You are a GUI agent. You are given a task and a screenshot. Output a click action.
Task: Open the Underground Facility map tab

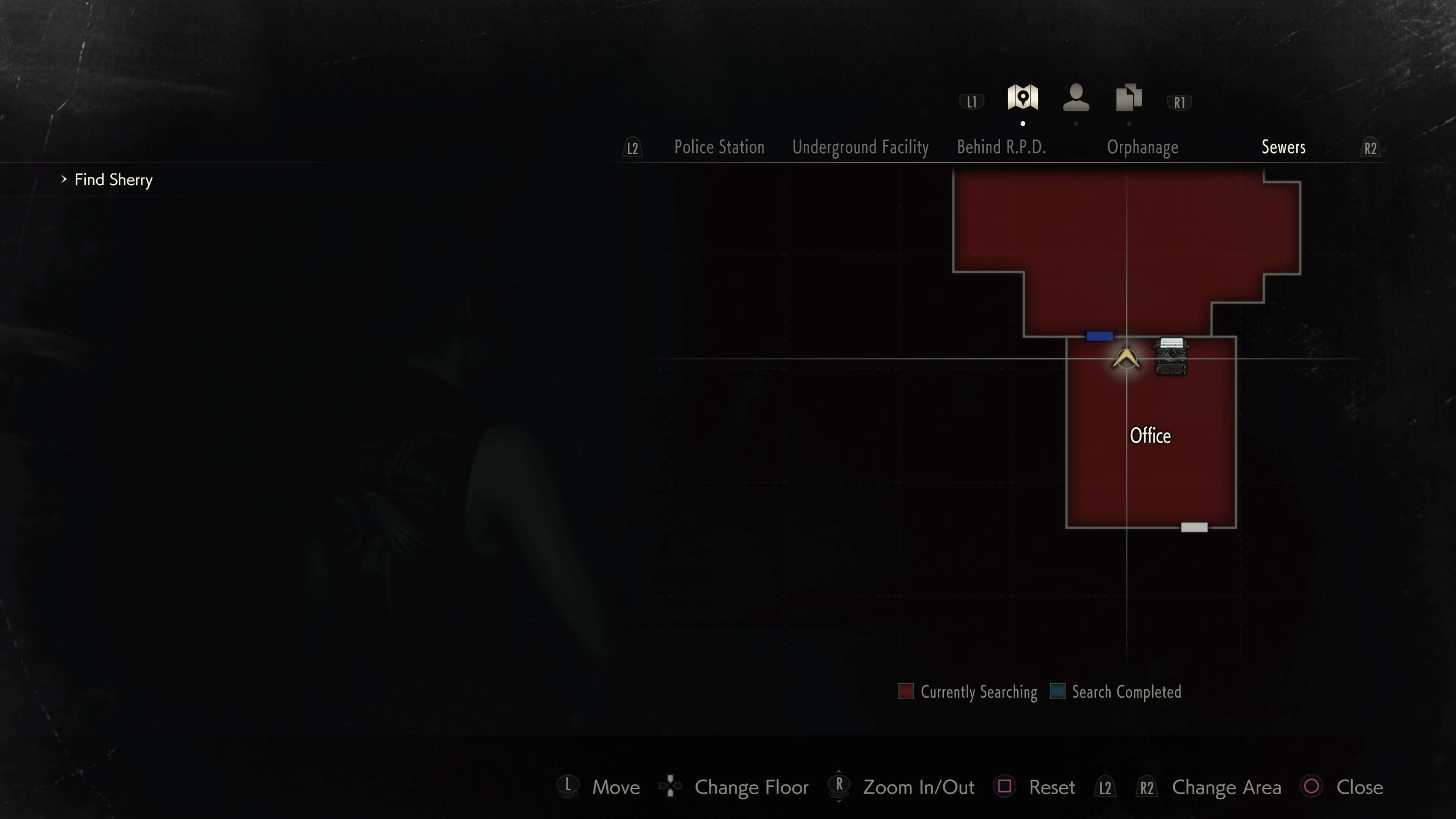click(x=860, y=147)
